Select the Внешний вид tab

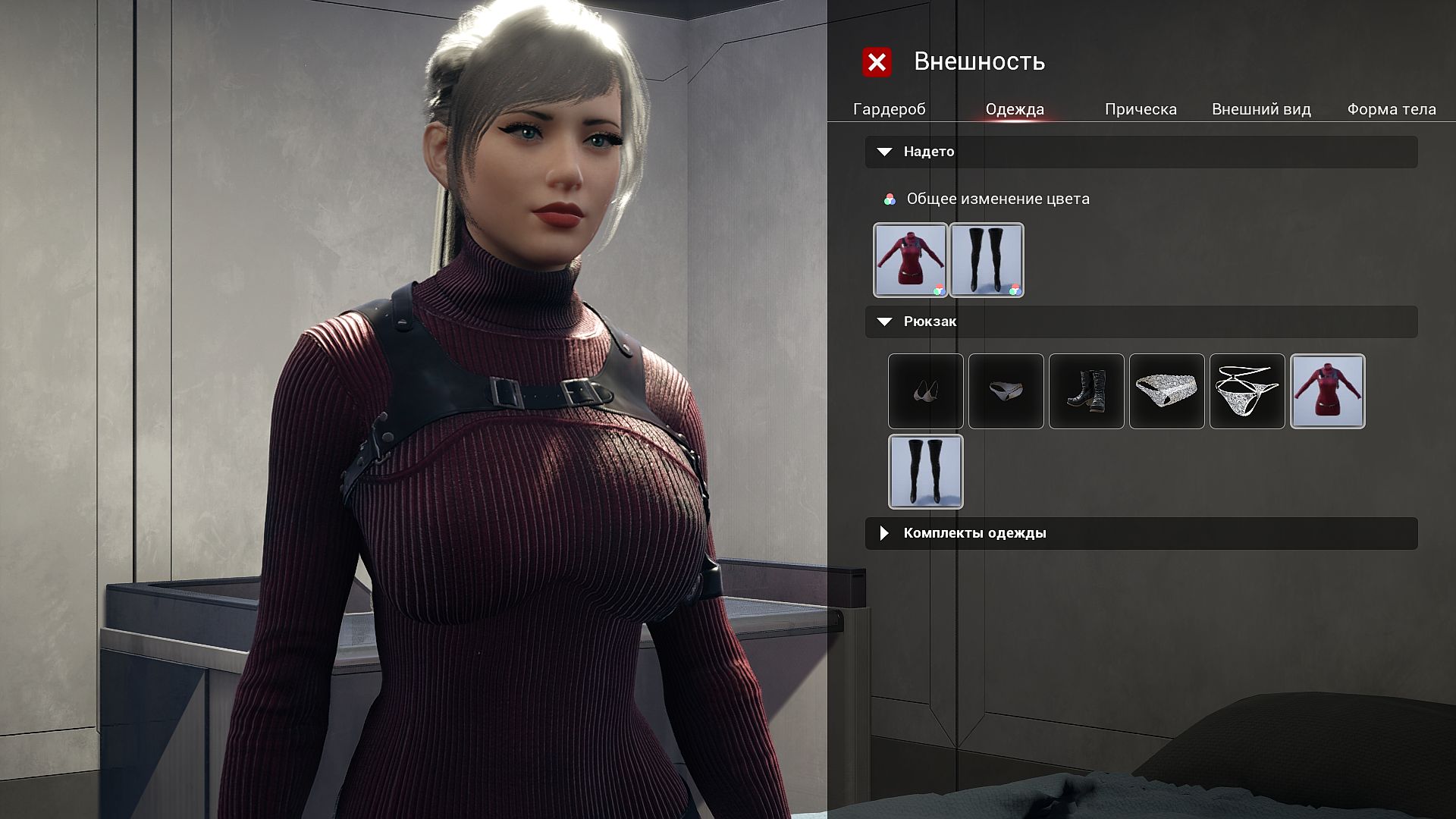[x=1261, y=109]
